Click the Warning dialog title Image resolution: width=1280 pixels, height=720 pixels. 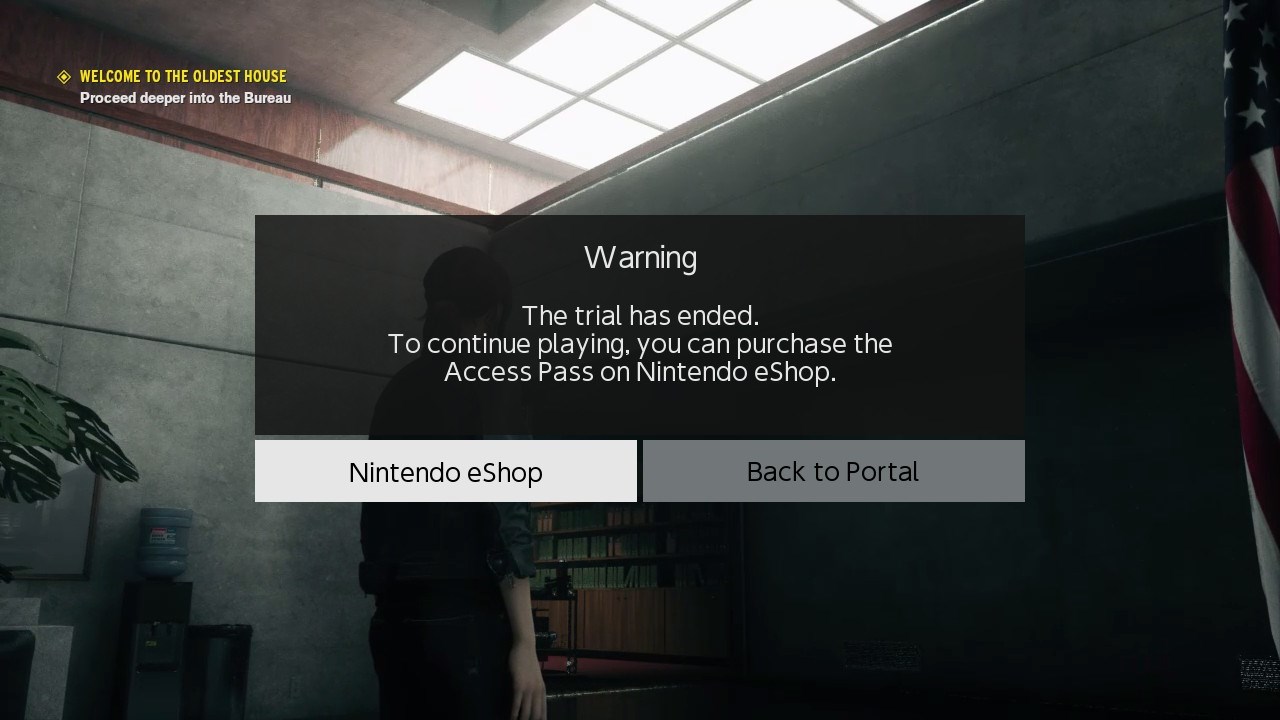pos(639,257)
